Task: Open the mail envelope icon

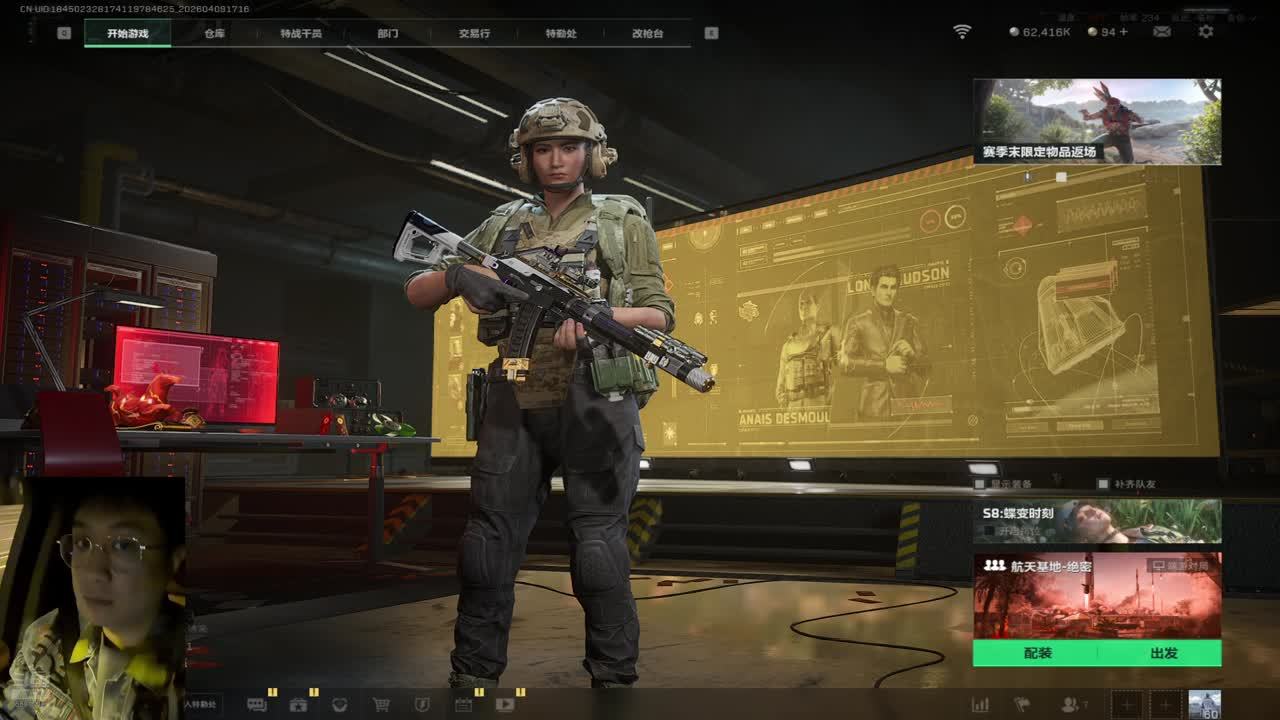Action: click(x=1162, y=32)
